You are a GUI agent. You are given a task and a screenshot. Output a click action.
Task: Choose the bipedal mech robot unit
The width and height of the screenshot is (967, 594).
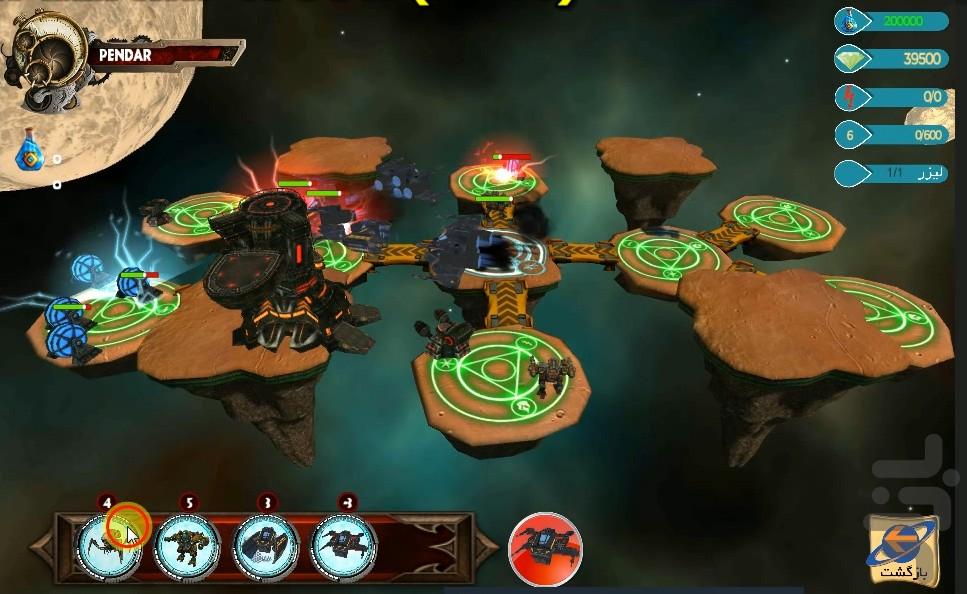(x=187, y=546)
